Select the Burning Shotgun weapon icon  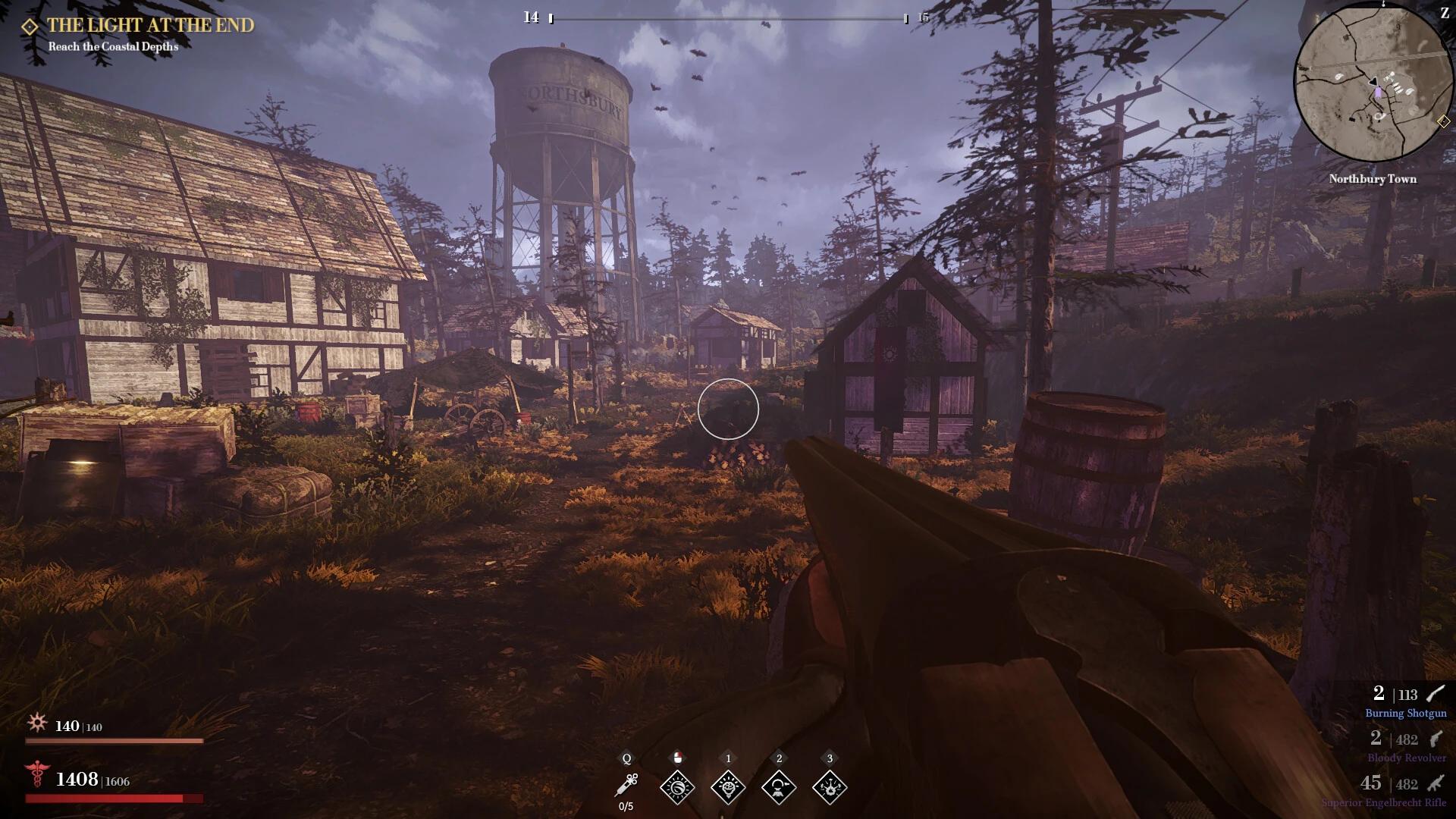click(1432, 692)
